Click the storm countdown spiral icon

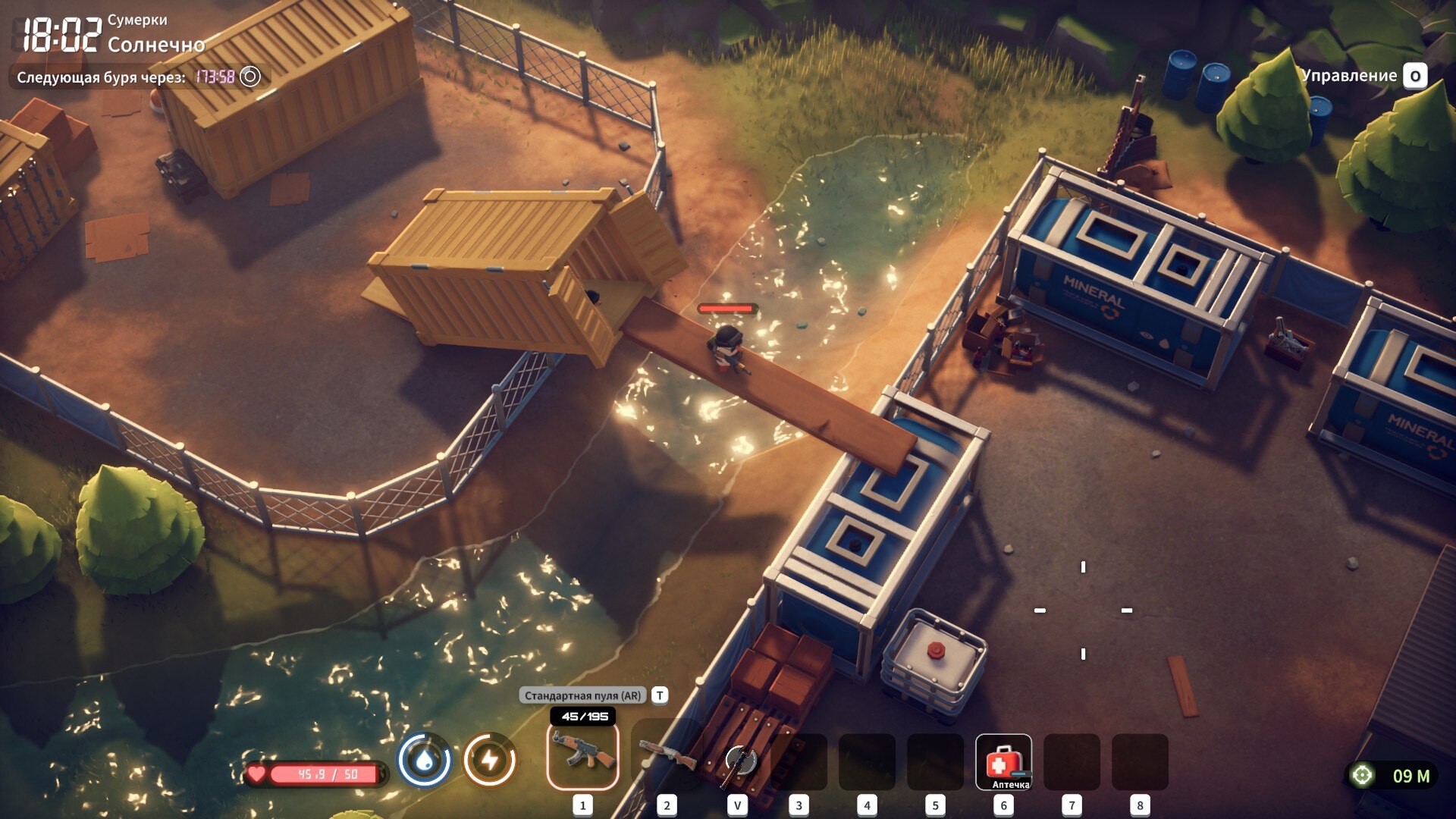[250, 77]
